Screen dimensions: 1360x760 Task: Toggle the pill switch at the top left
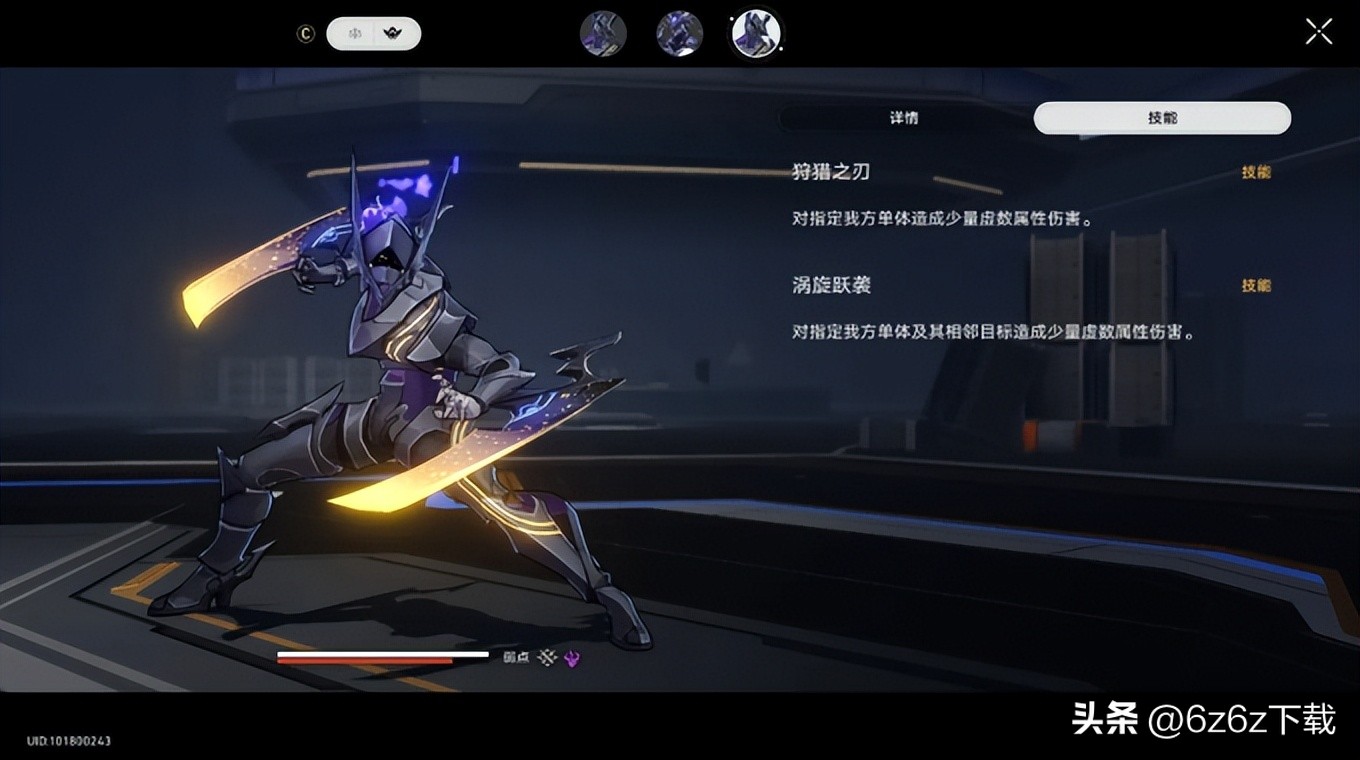374,33
